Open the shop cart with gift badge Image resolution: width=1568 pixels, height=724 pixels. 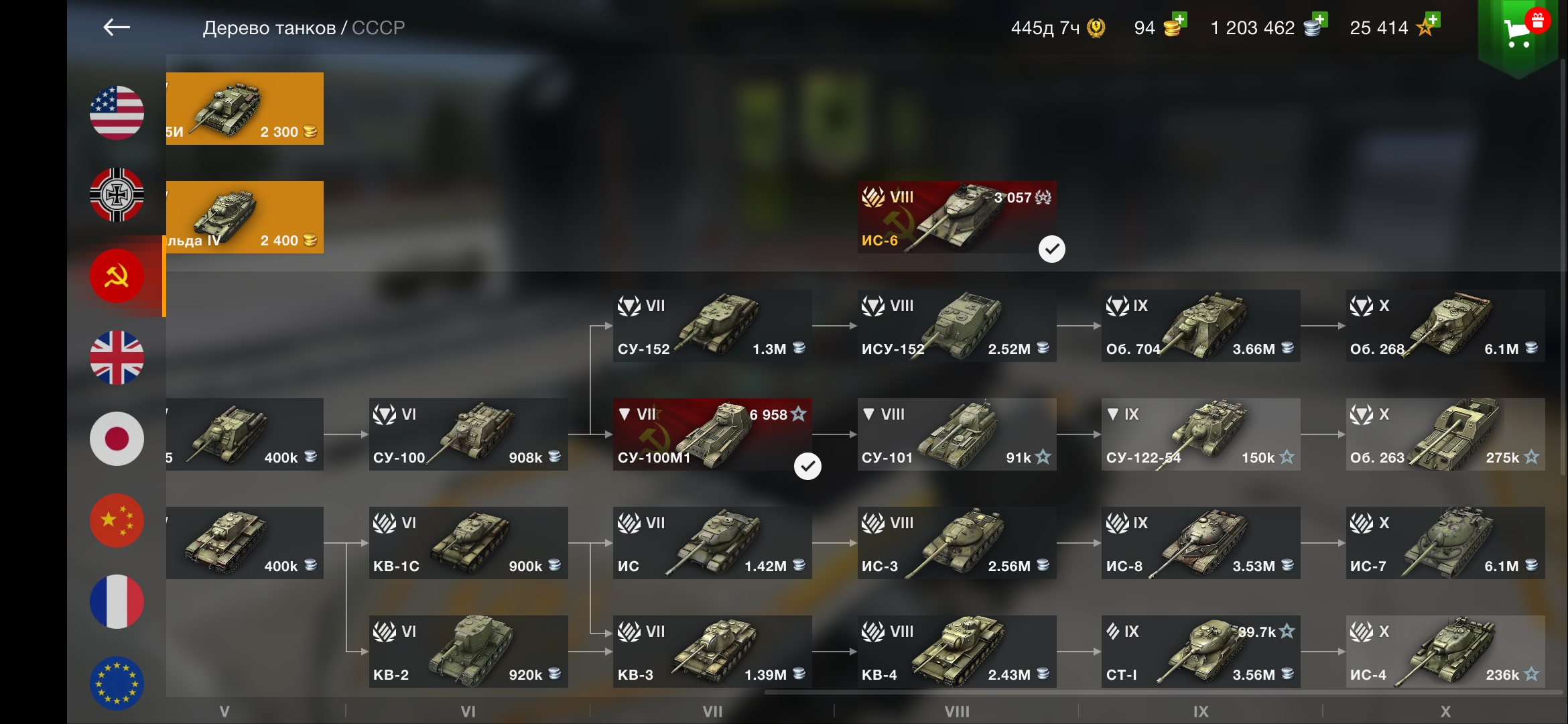coord(1518,32)
